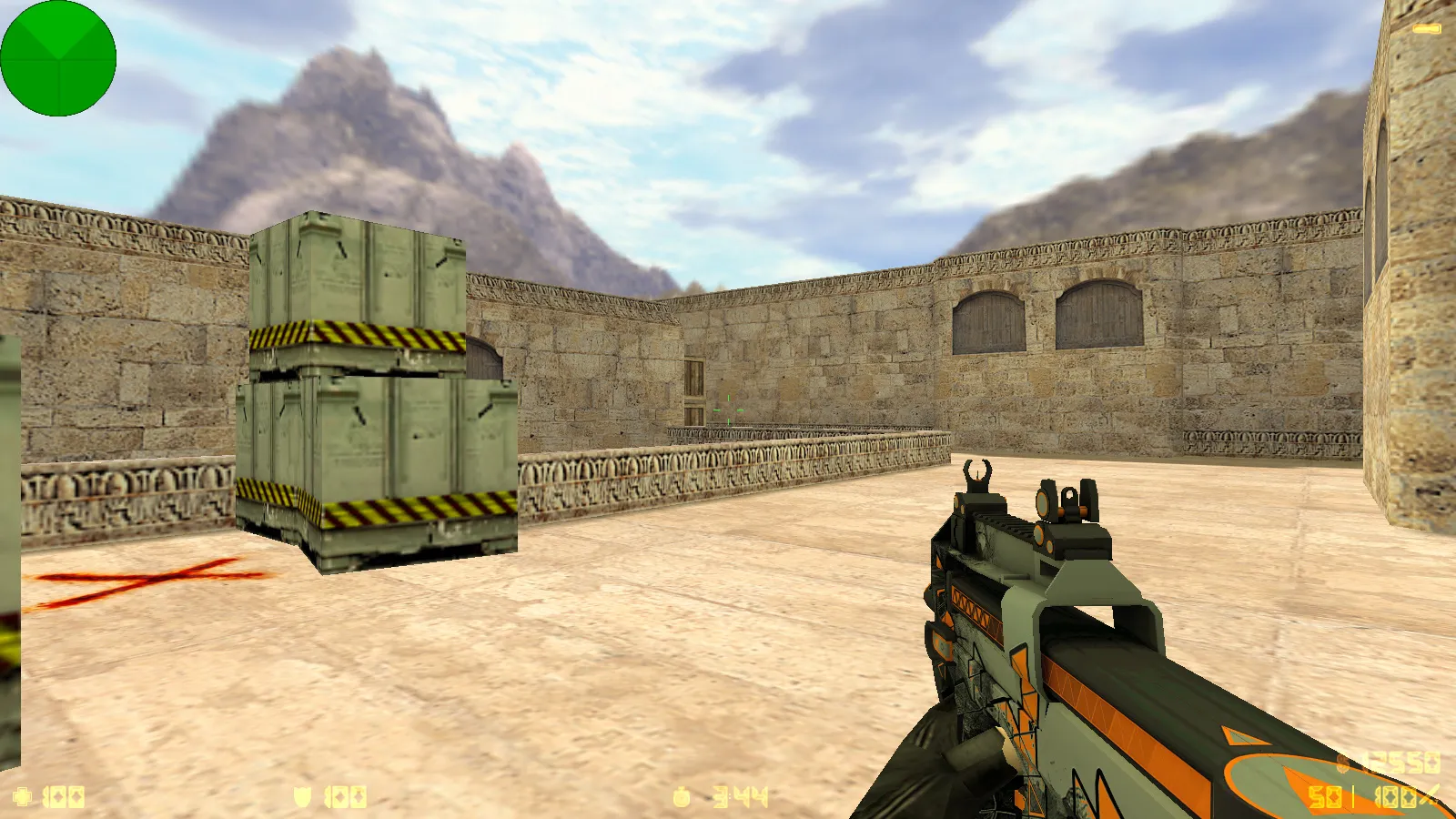Click the wooden door in the far wall

694,387
